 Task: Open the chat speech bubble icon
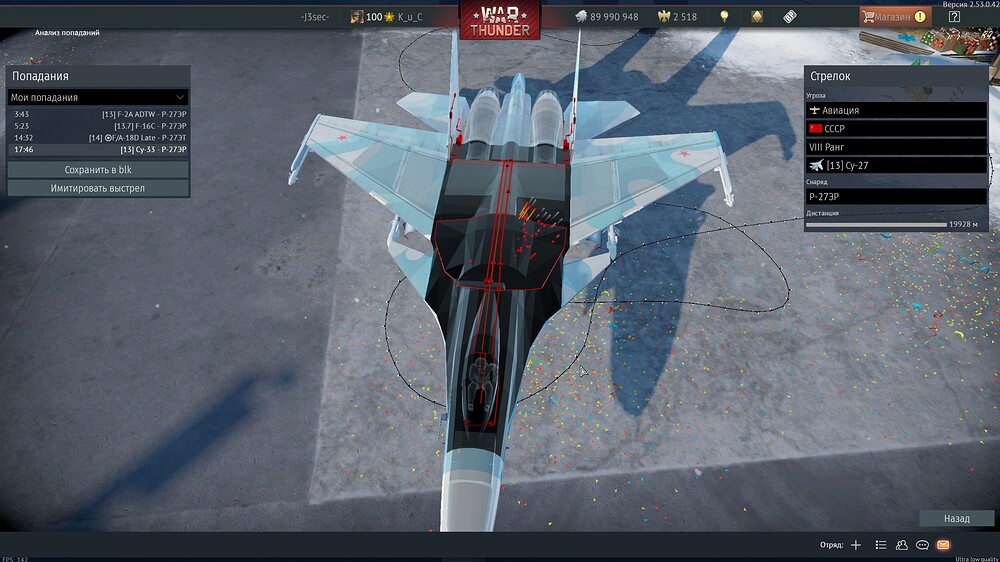(x=922, y=545)
